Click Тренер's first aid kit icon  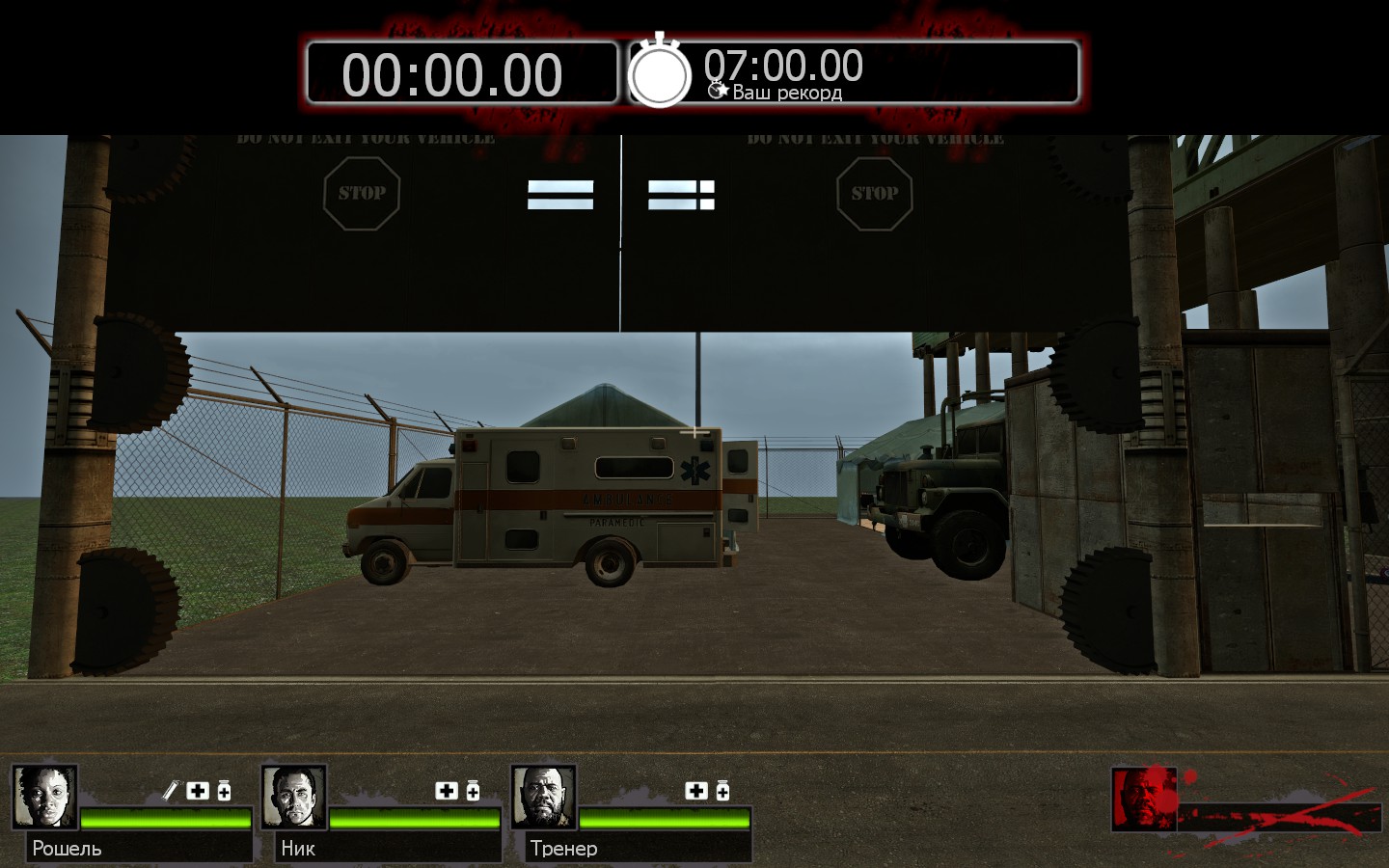[x=696, y=791]
